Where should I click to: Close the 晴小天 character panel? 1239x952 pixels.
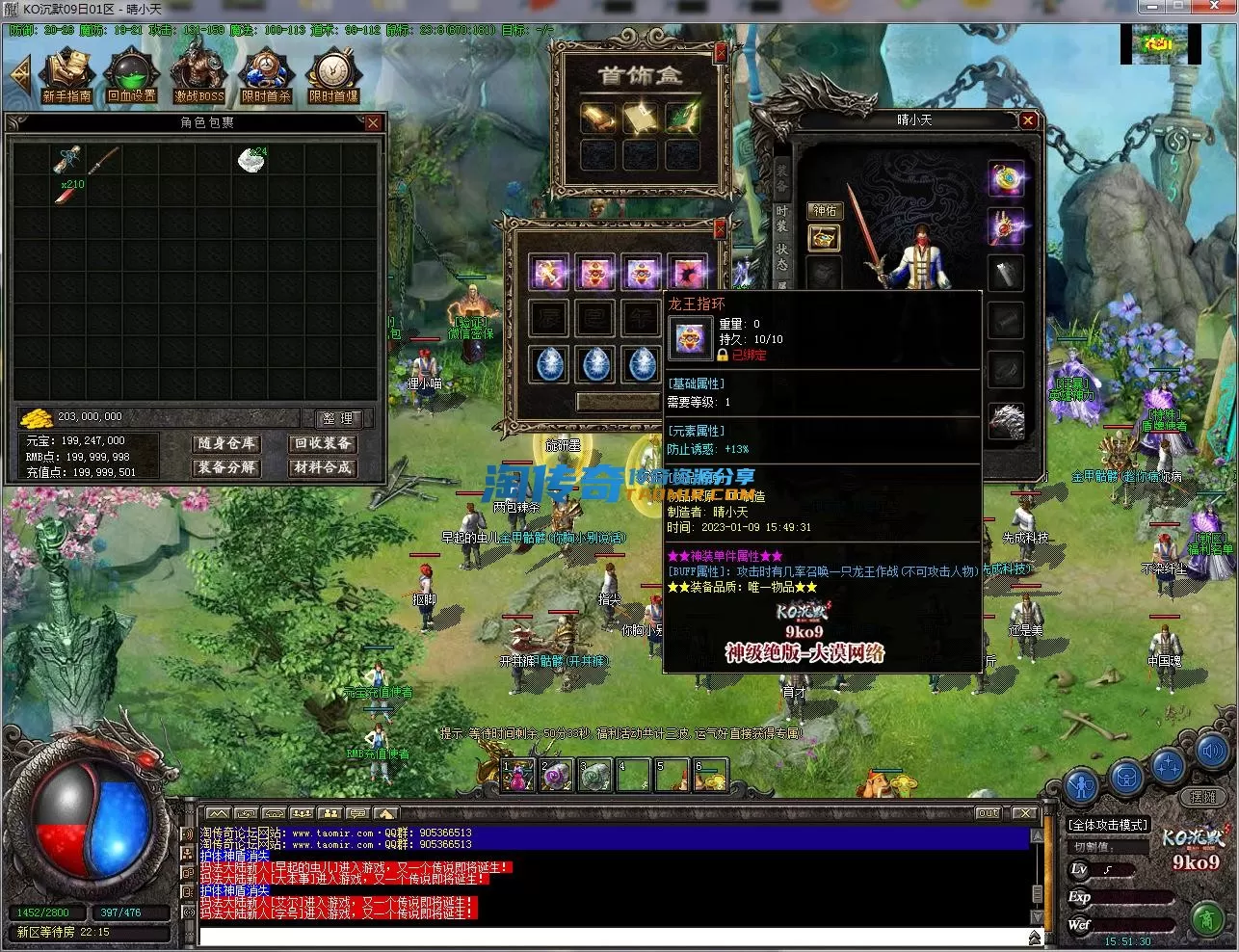click(x=1028, y=120)
